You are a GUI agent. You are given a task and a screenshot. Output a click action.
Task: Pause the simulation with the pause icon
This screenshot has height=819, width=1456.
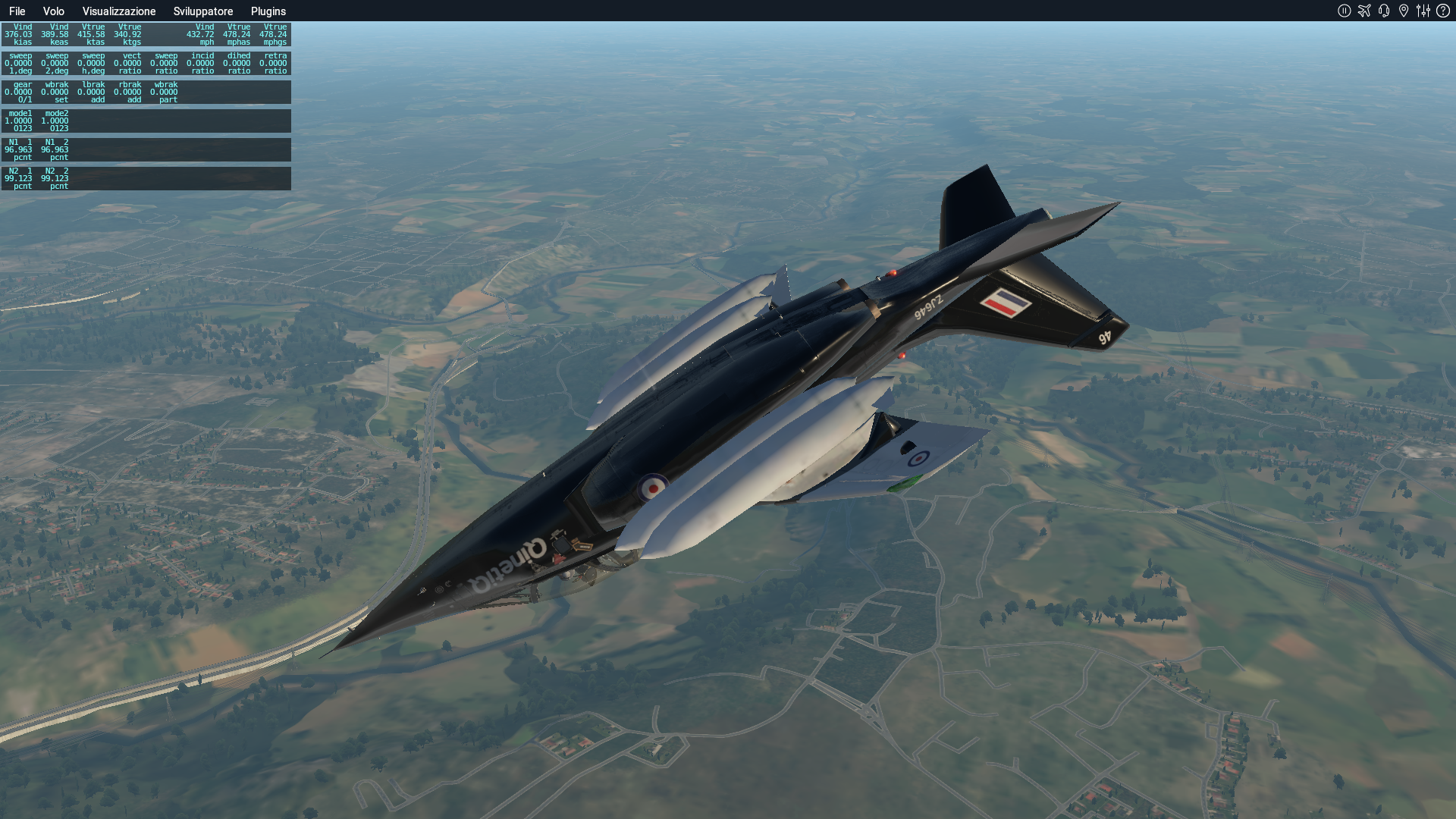click(x=1345, y=11)
